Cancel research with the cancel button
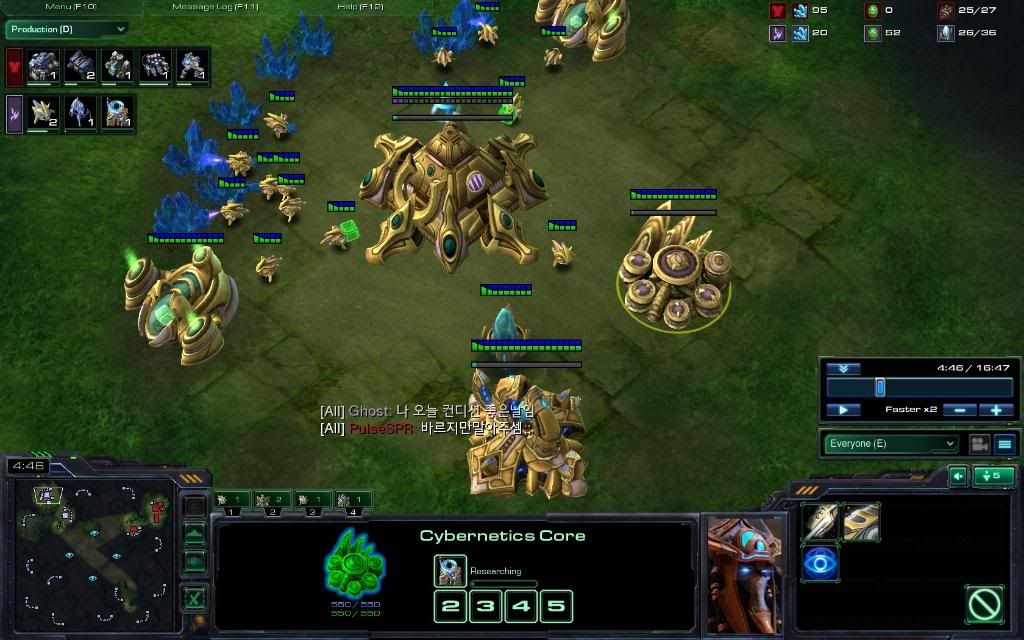Image resolution: width=1024 pixels, height=640 pixels. (x=984, y=603)
